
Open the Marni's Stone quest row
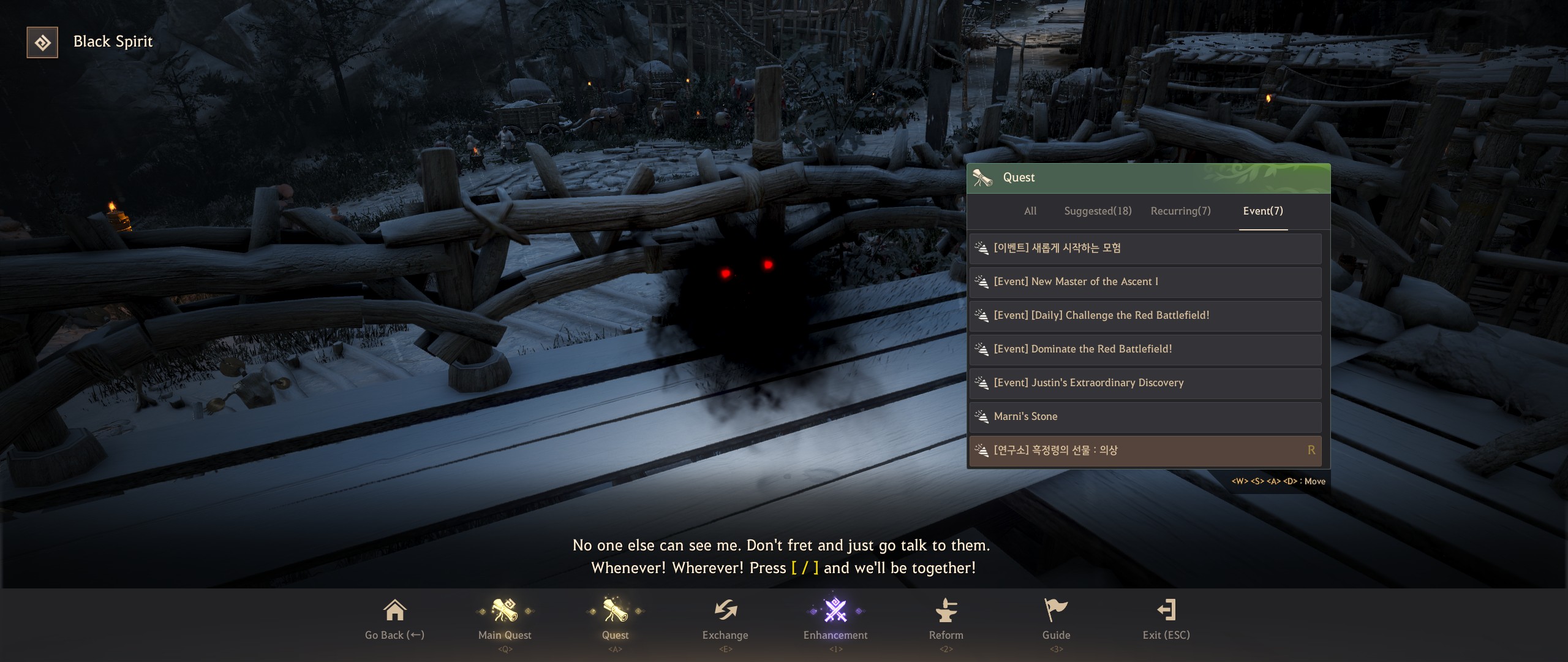coord(1144,417)
